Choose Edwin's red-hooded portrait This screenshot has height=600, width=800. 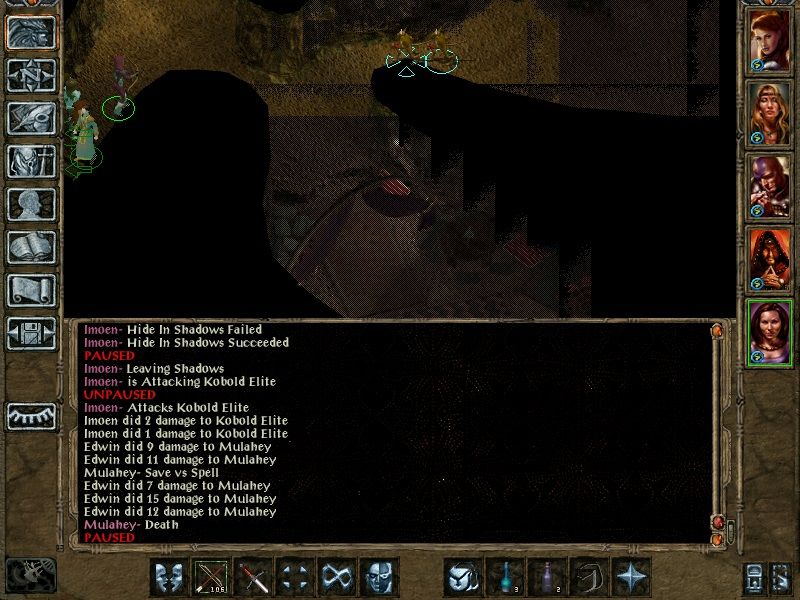(x=770, y=260)
